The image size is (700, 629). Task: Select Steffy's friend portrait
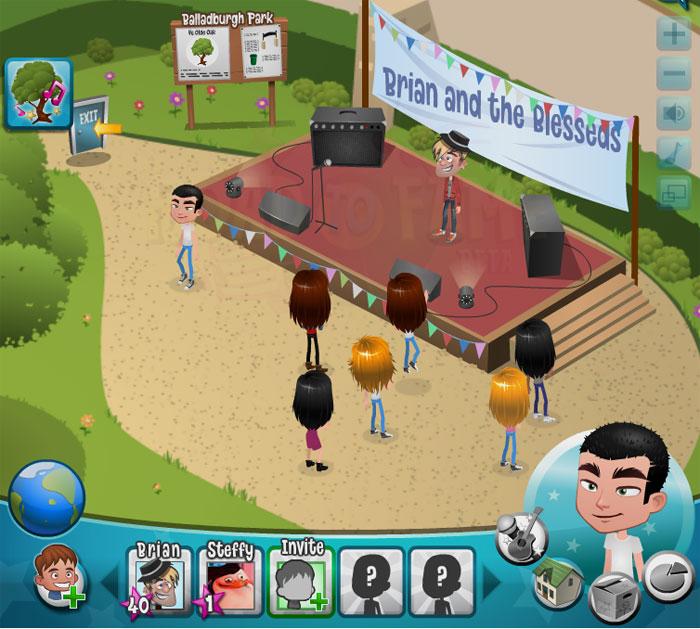pyautogui.click(x=229, y=576)
